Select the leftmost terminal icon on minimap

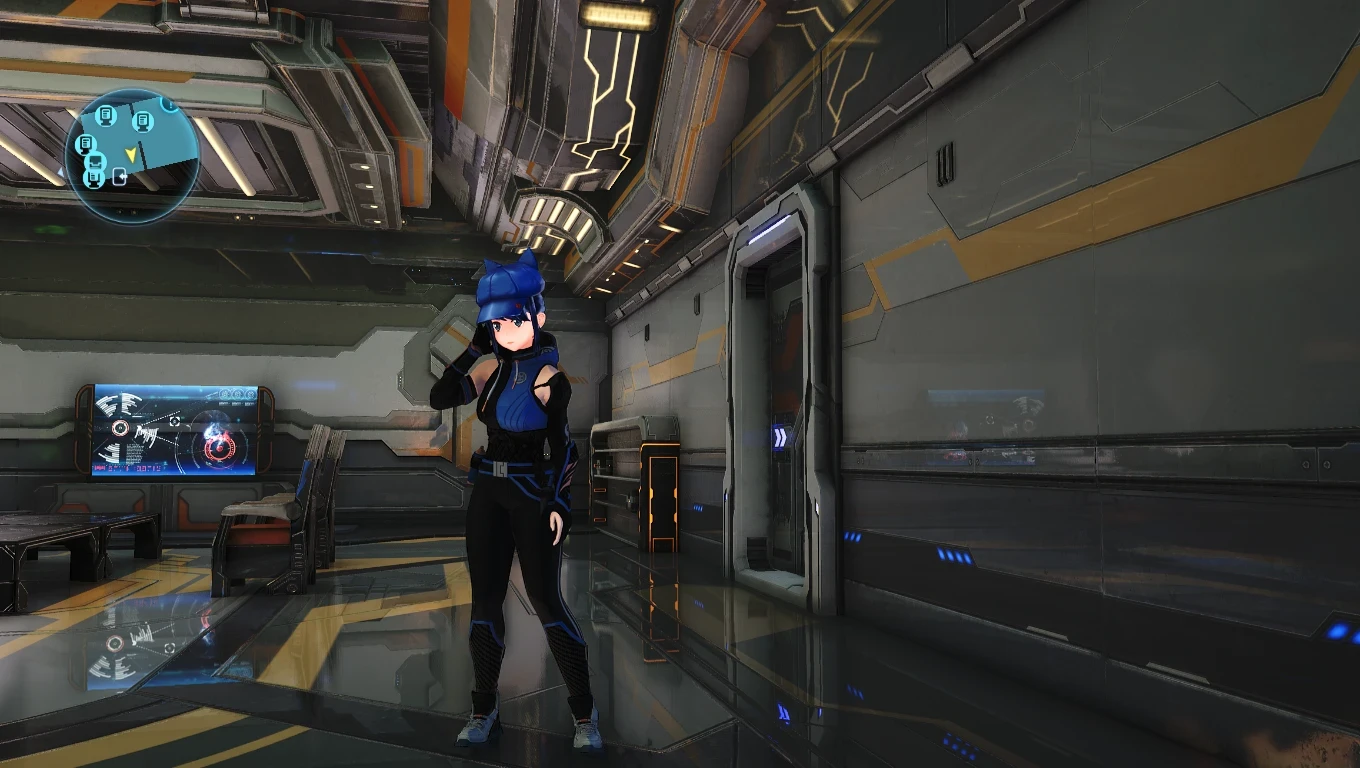(x=86, y=143)
